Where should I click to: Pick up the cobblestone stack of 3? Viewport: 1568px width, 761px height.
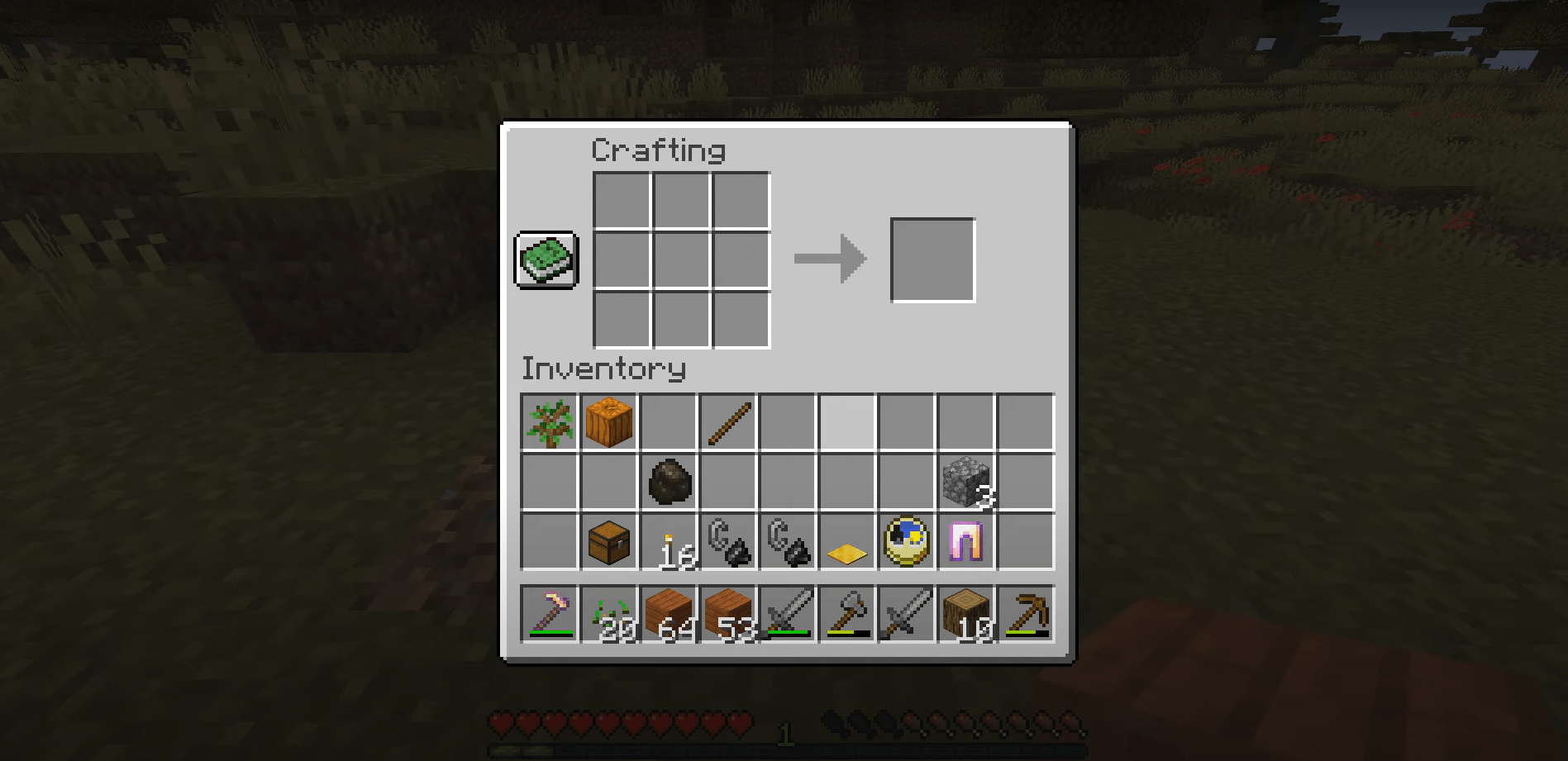[966, 482]
